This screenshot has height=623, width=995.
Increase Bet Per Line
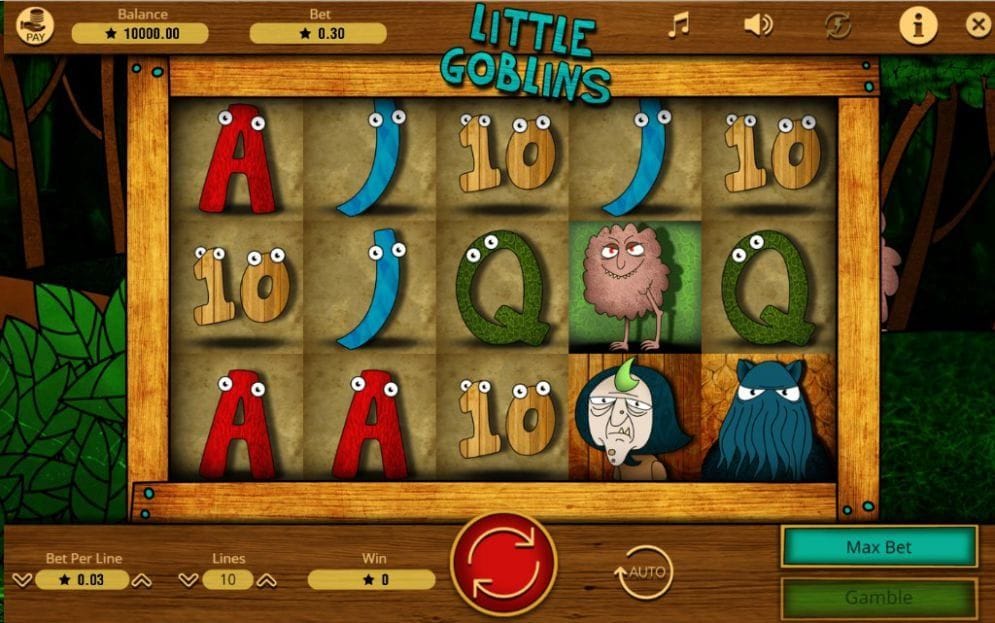142,580
